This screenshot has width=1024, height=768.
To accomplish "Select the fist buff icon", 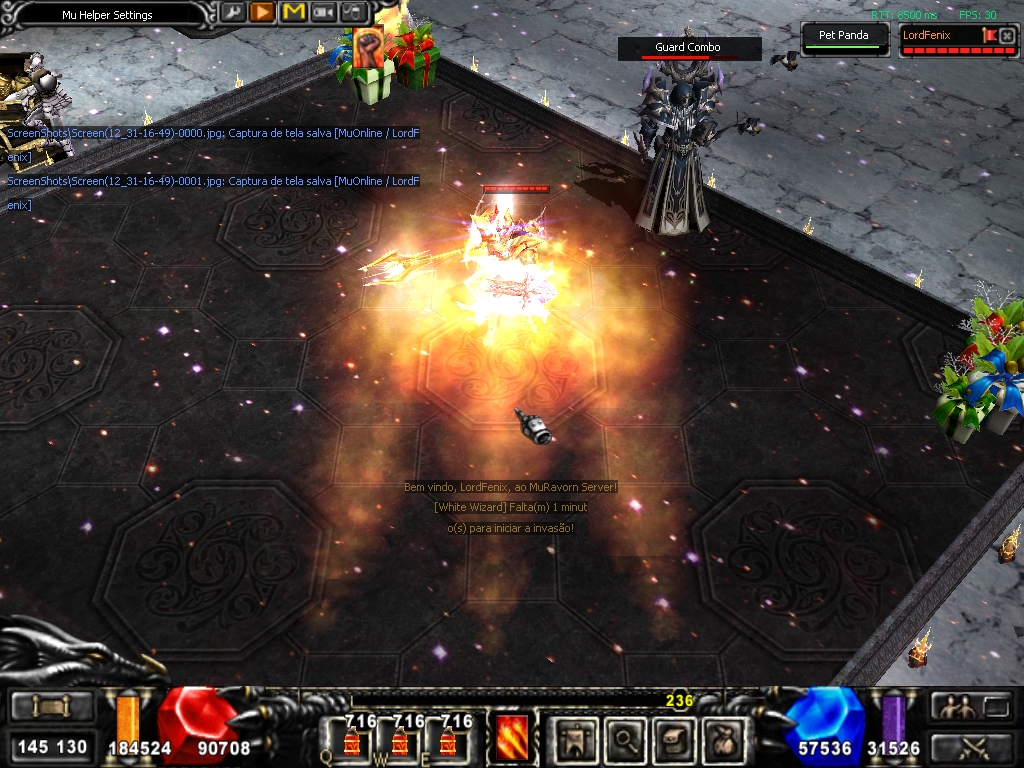I will (x=369, y=50).
